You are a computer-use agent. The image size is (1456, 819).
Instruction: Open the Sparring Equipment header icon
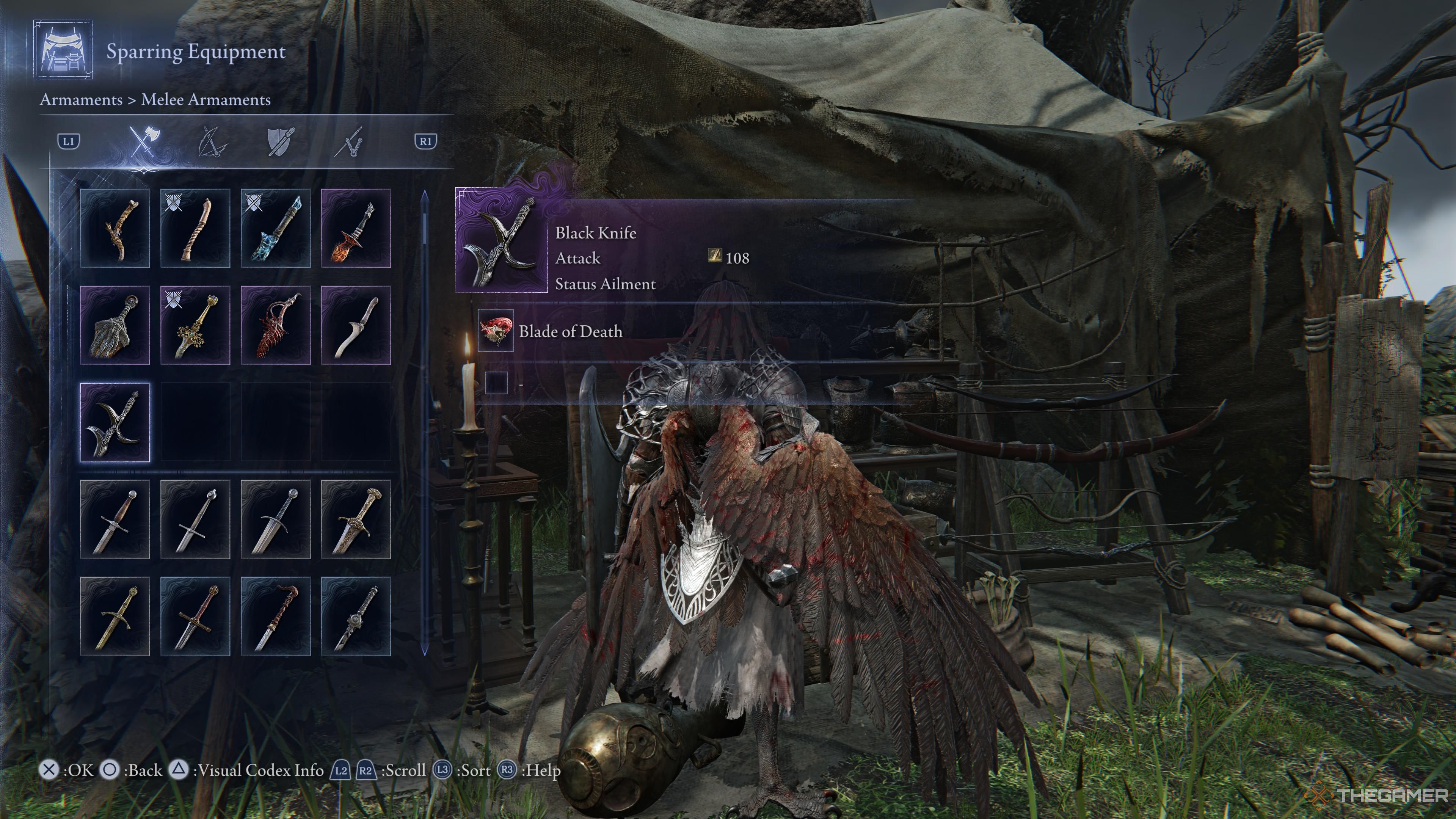click(63, 50)
